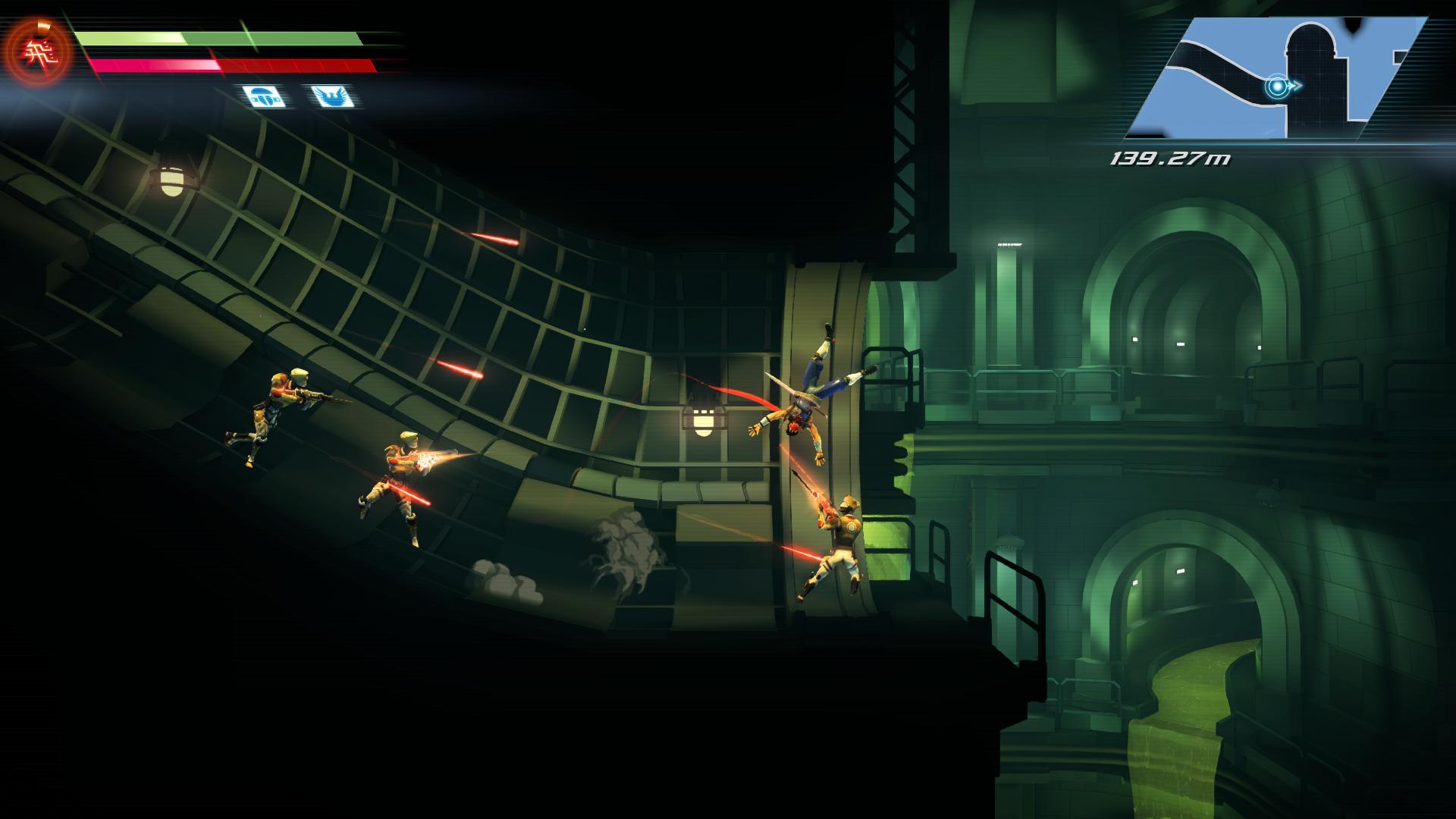Click the glowing player marker on the minimap

click(x=1278, y=86)
